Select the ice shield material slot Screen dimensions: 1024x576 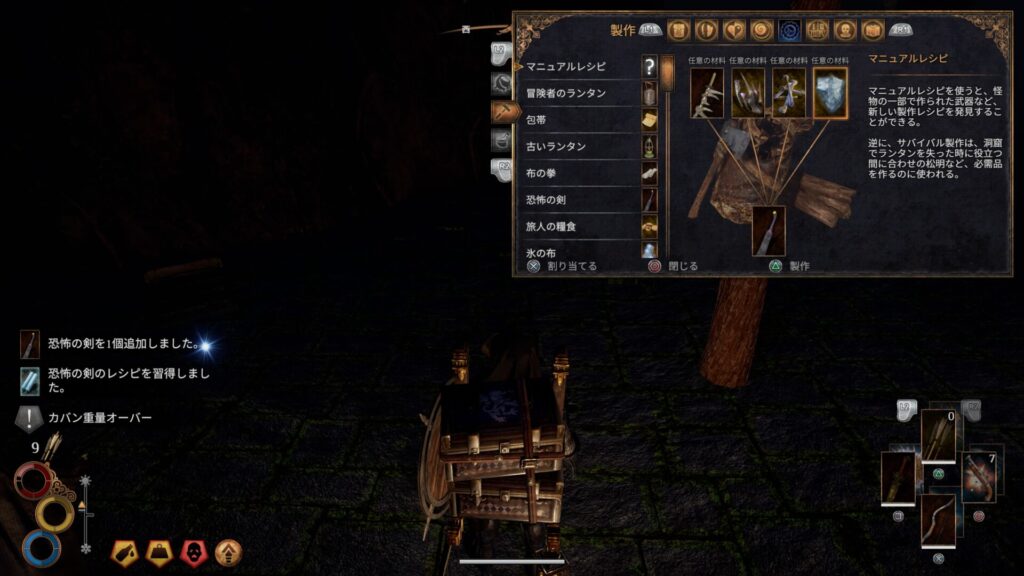(830, 92)
